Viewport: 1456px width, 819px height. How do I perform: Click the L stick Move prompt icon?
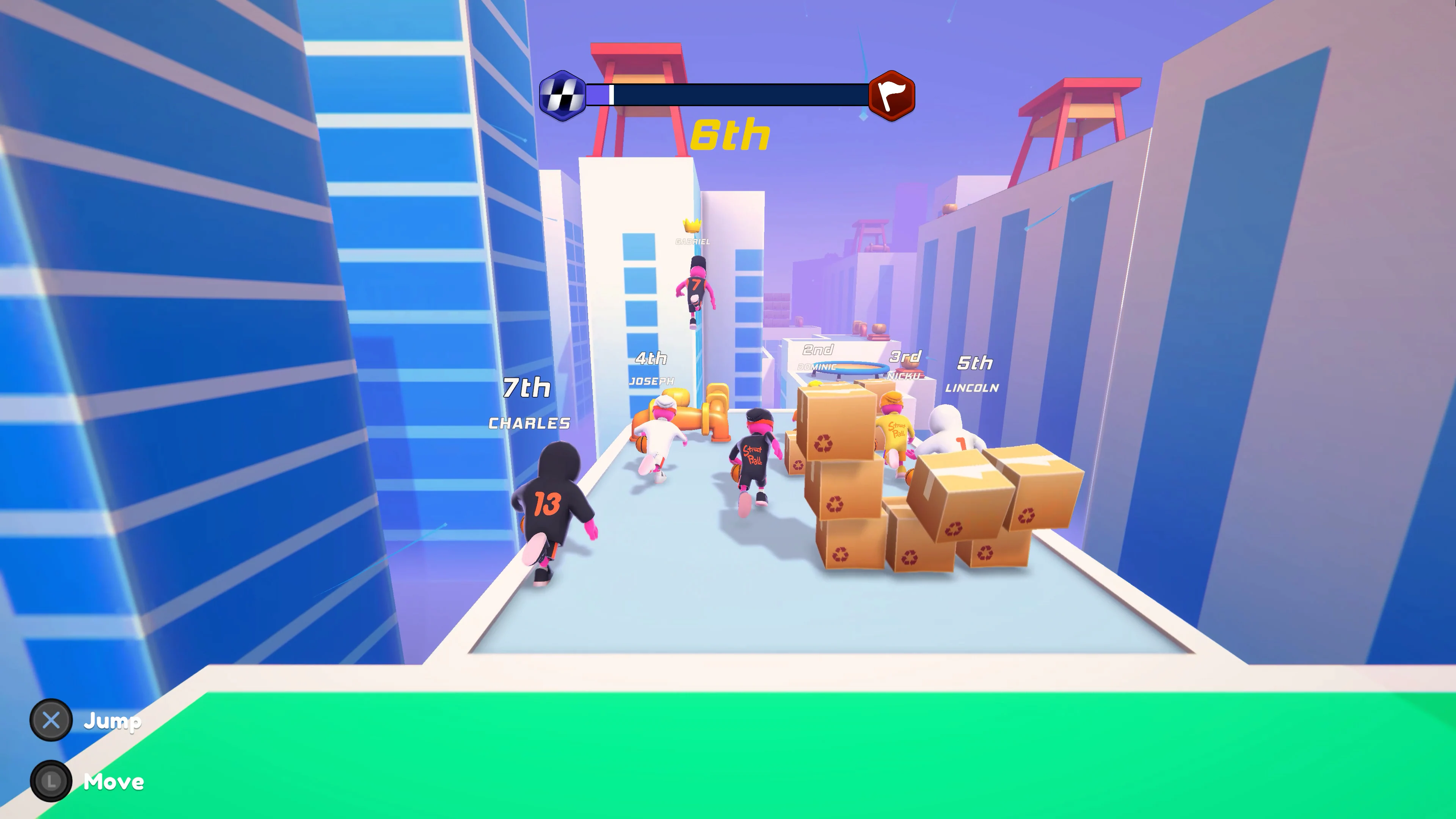click(x=51, y=782)
